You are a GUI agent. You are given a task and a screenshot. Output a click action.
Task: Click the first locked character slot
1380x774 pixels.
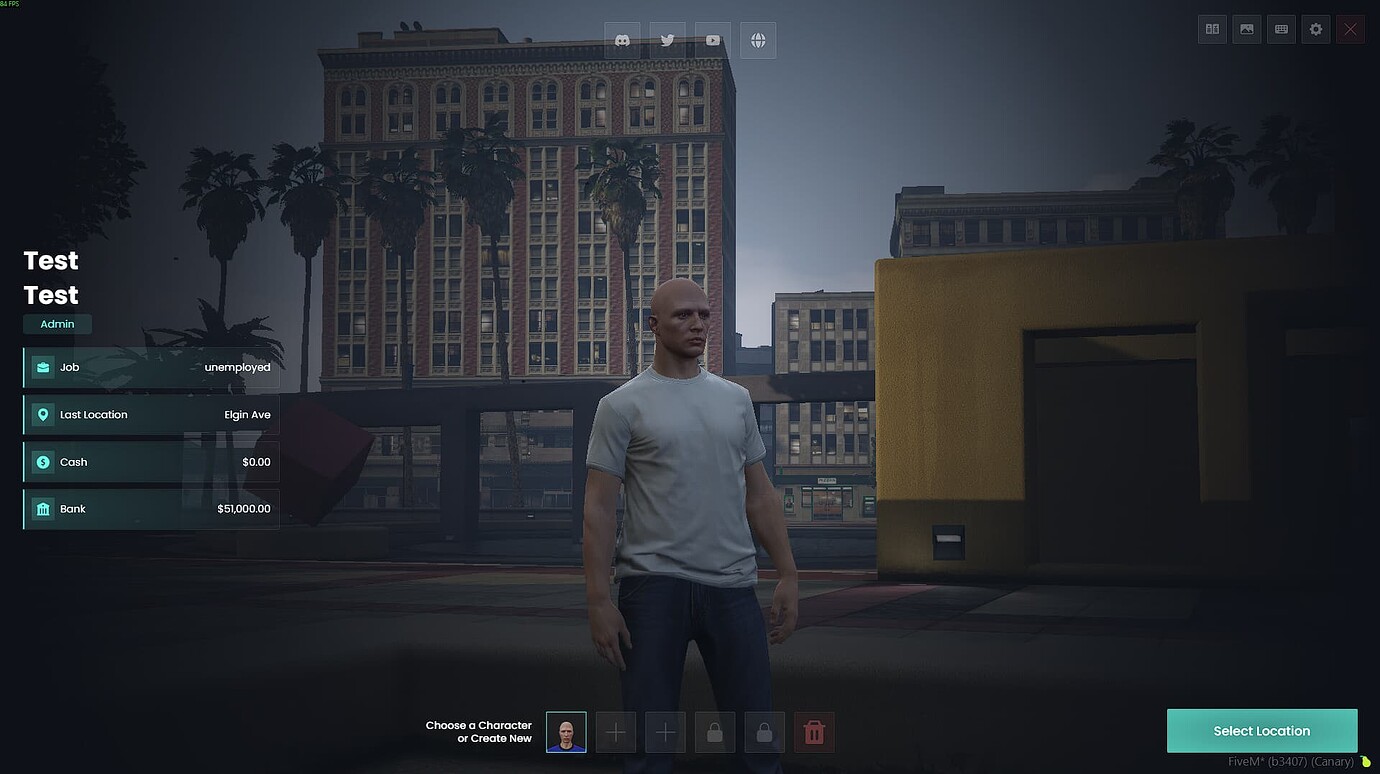tap(714, 732)
